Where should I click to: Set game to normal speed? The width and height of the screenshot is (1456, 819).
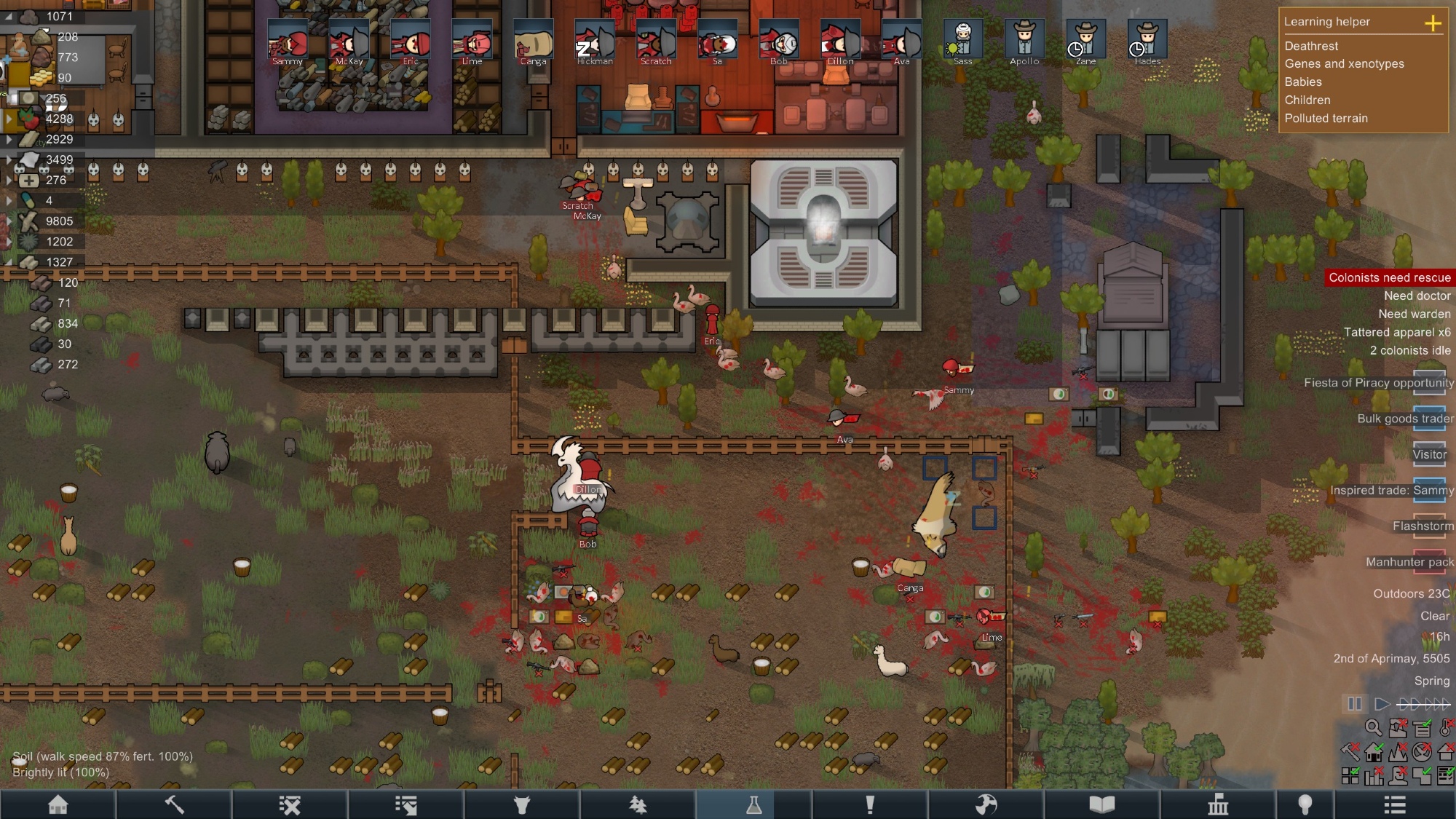(x=1381, y=704)
